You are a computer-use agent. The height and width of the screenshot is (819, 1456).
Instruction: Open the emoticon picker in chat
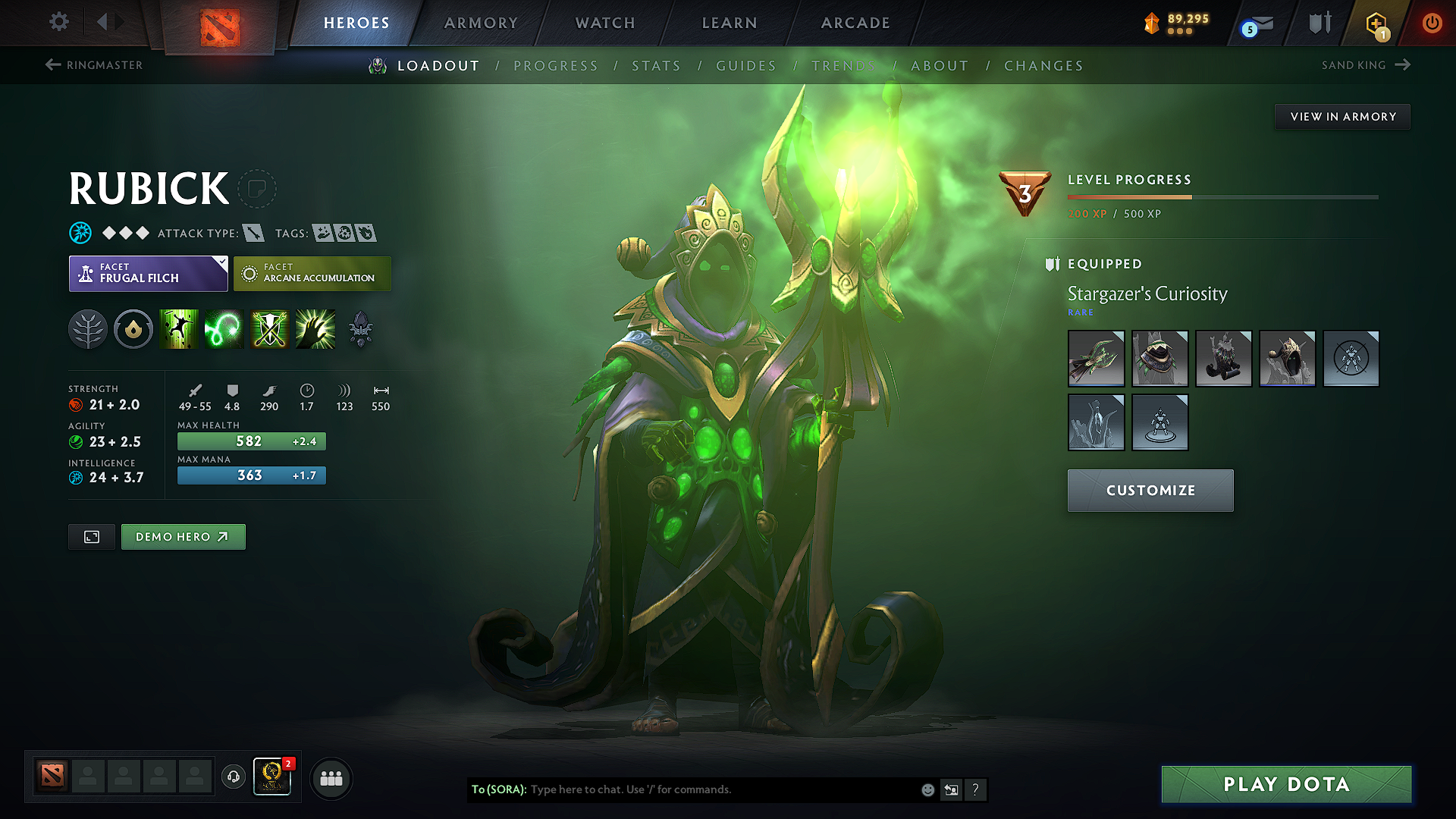point(927,789)
